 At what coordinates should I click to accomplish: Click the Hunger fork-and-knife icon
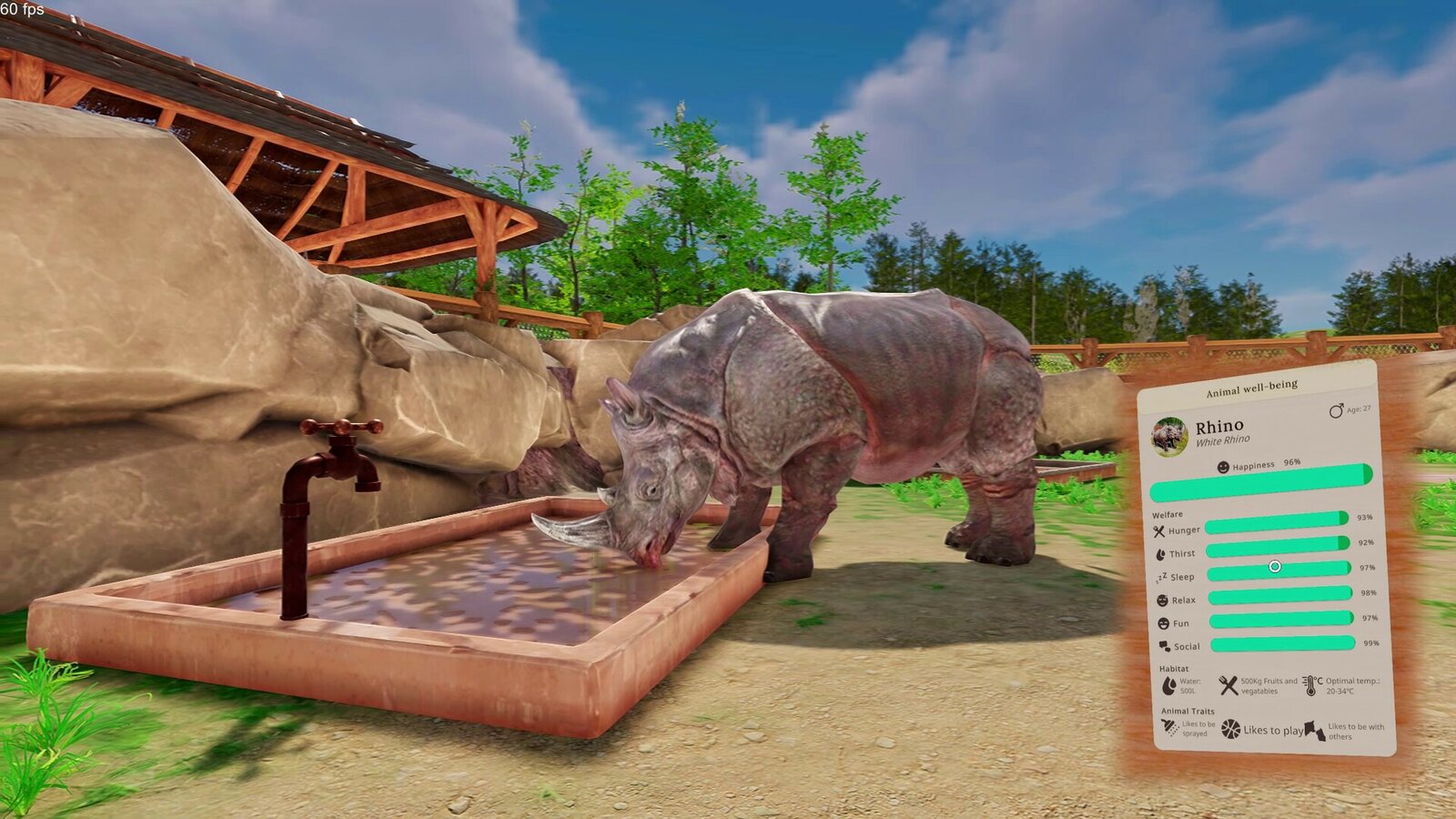pos(1158,531)
